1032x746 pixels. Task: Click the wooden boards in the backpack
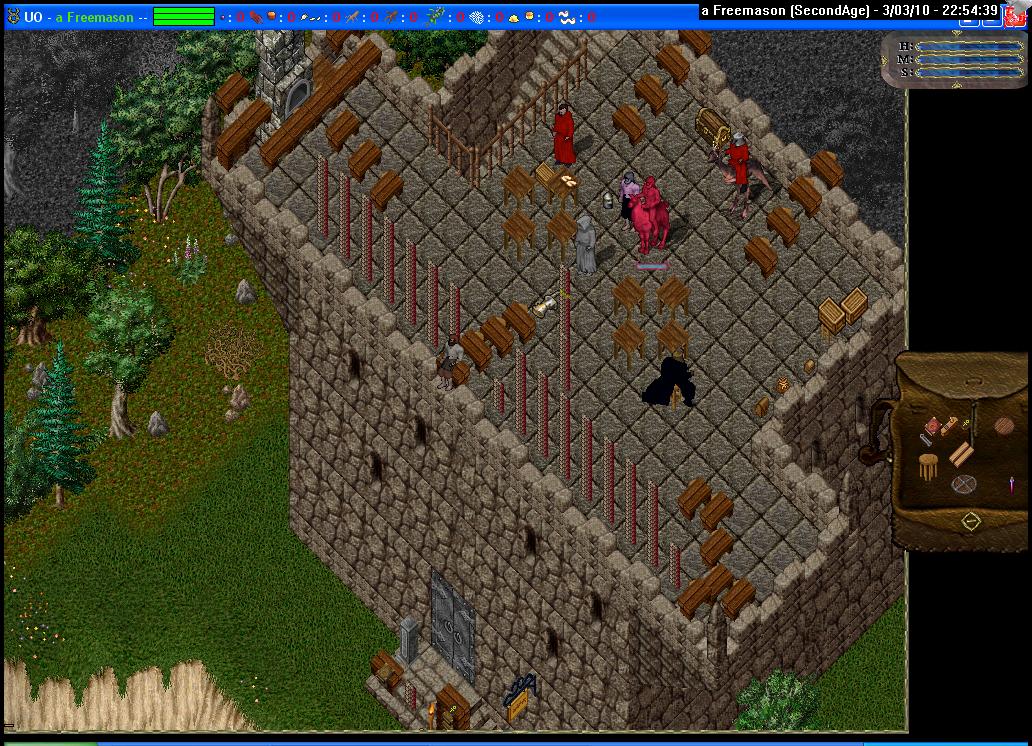pyautogui.click(x=961, y=454)
